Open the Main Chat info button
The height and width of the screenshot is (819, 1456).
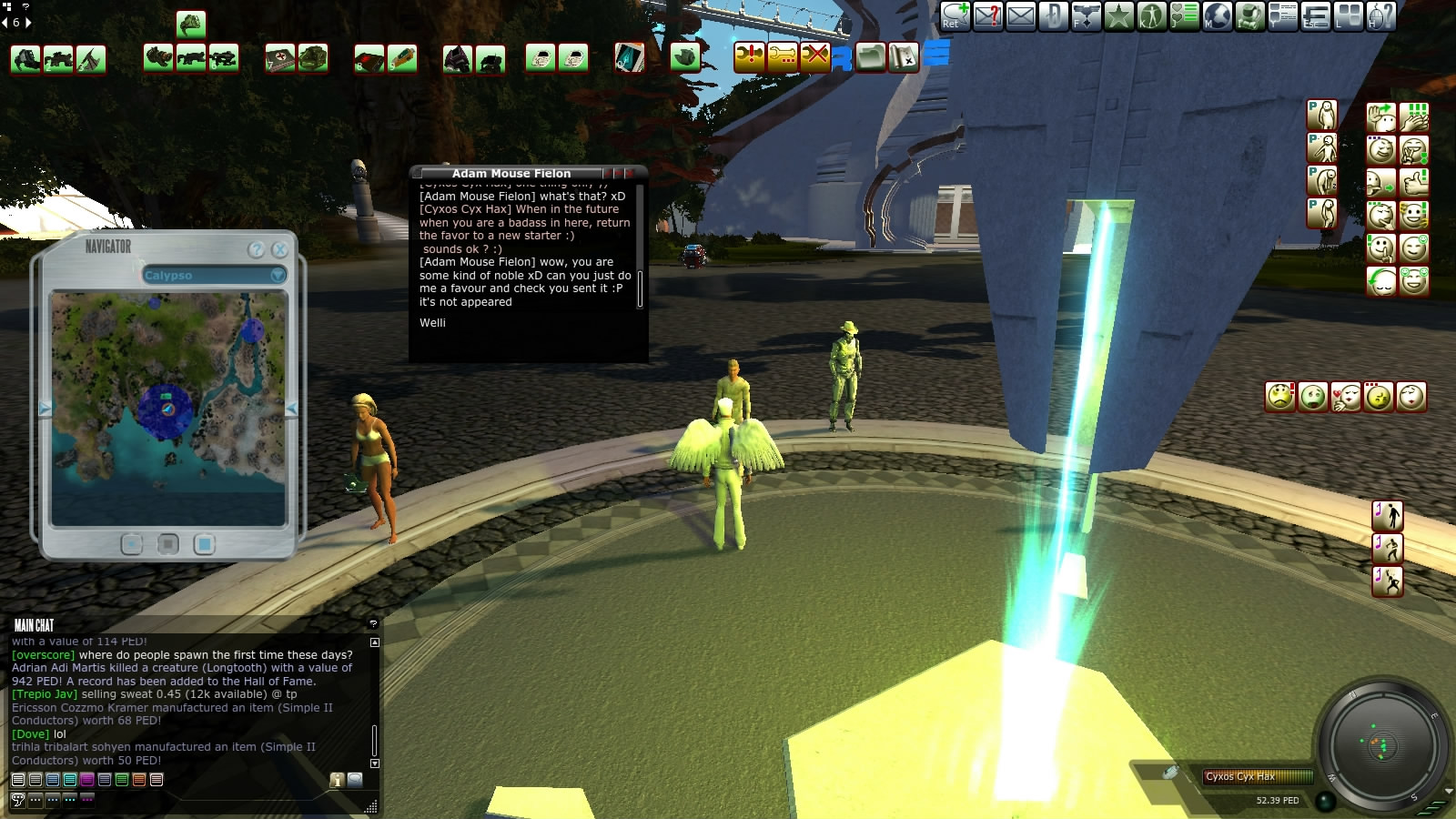(336, 780)
